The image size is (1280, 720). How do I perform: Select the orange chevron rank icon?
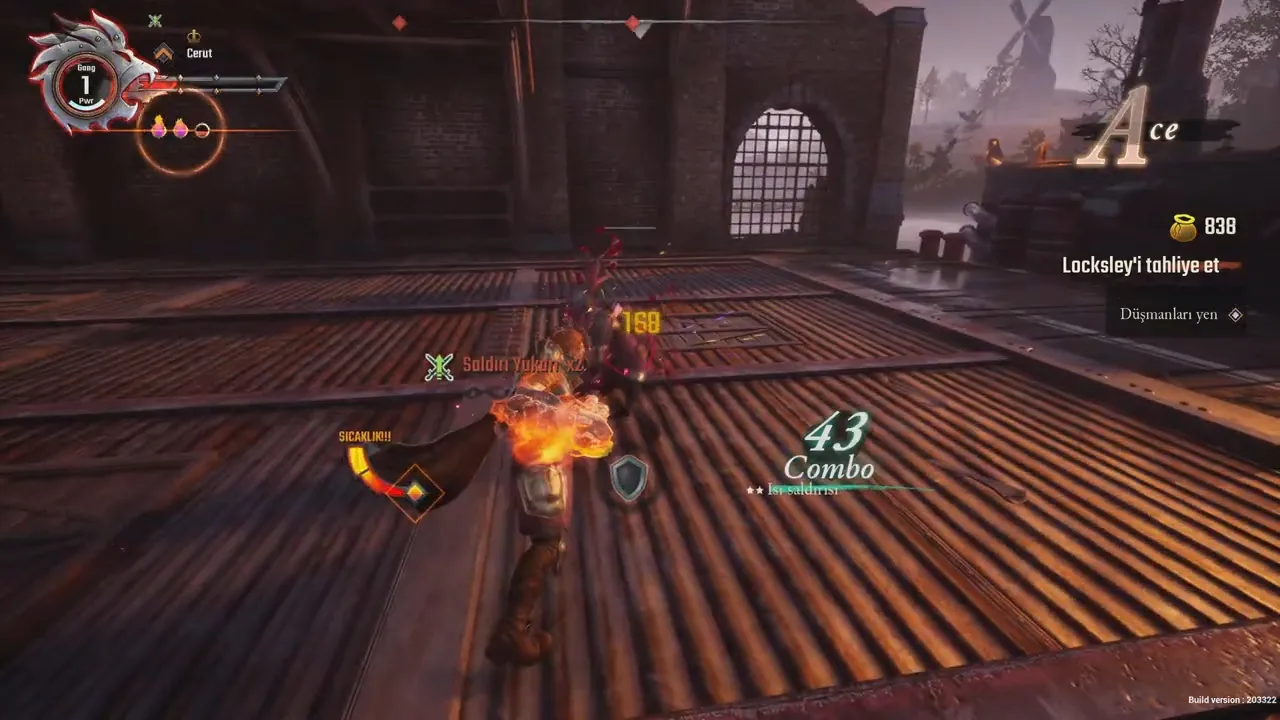pyautogui.click(x=163, y=52)
